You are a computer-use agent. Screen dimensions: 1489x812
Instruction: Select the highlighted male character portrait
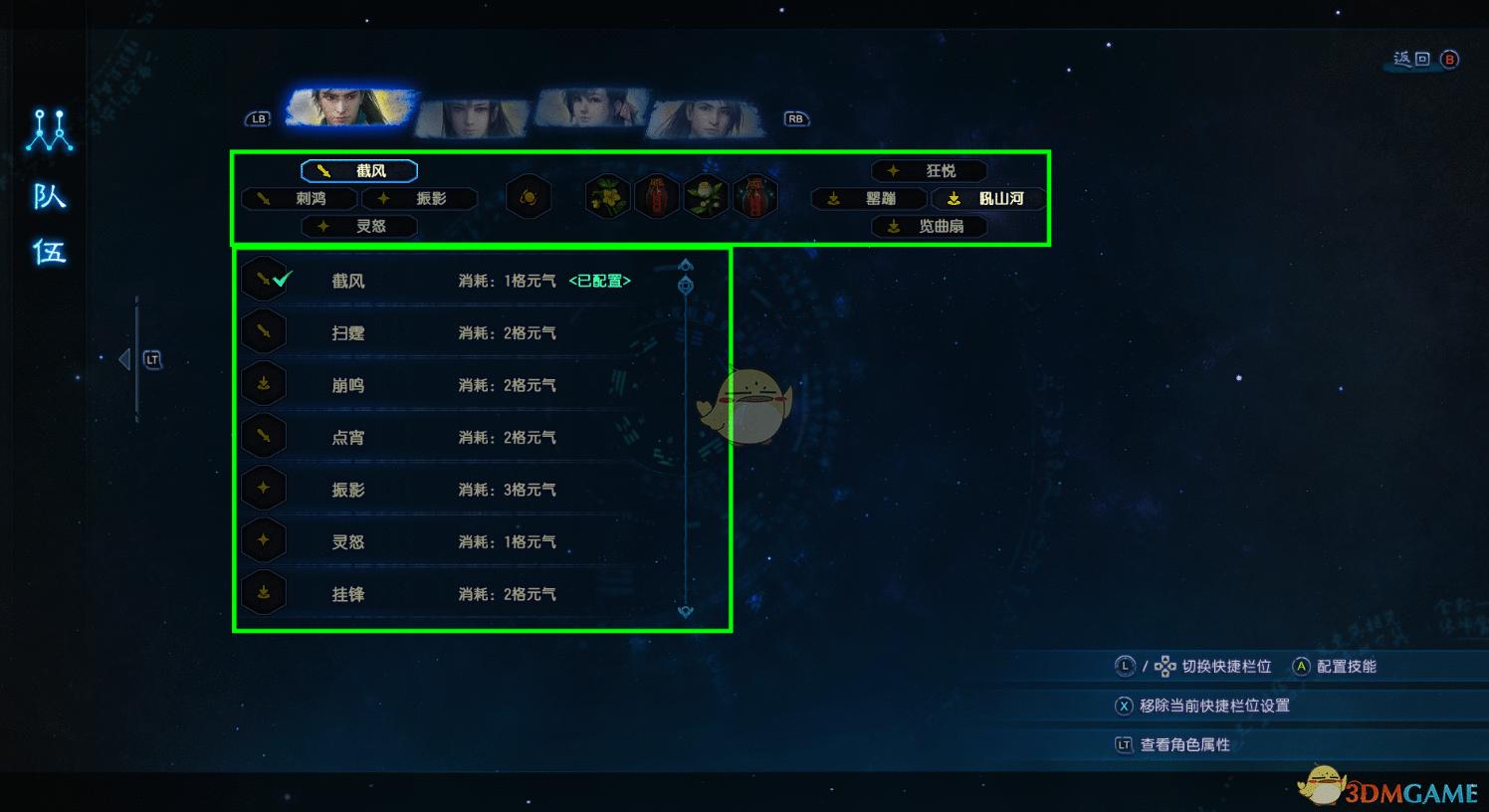pos(348,107)
